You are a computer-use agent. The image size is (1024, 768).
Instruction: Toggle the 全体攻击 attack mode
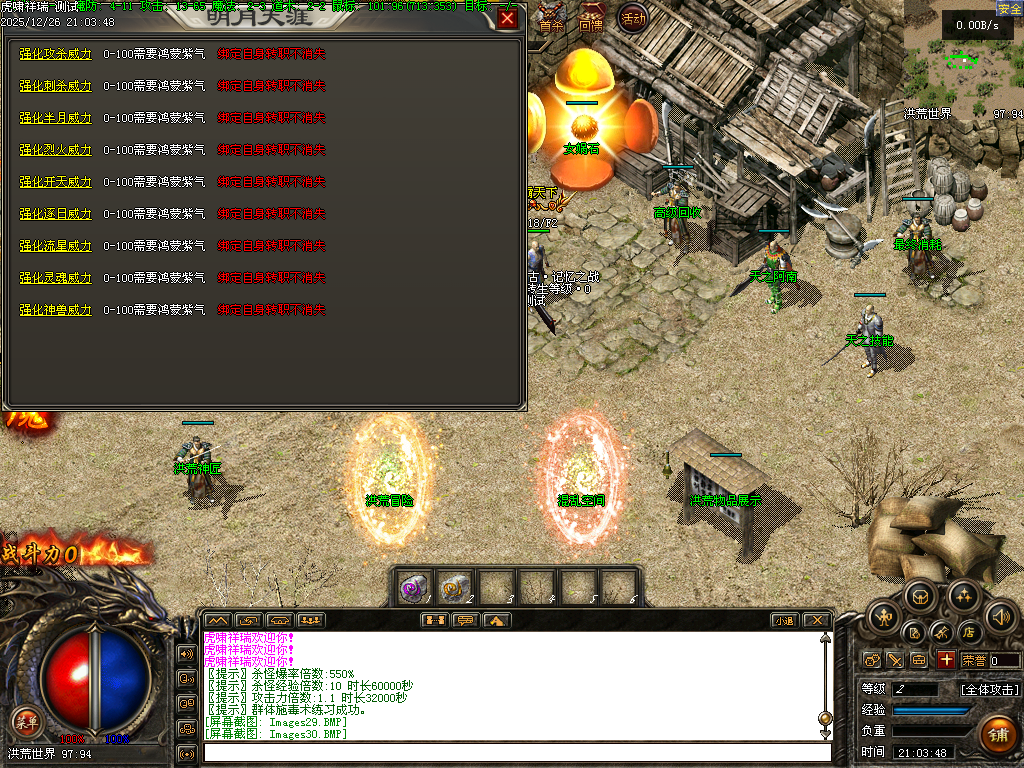click(990, 690)
